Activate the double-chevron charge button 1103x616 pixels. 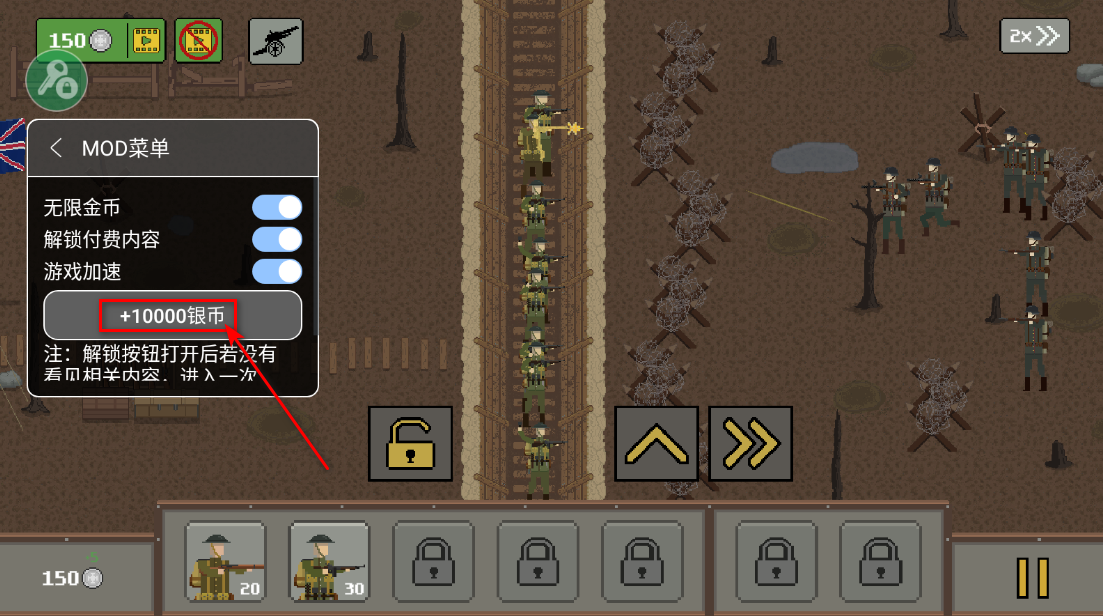[x=750, y=443]
